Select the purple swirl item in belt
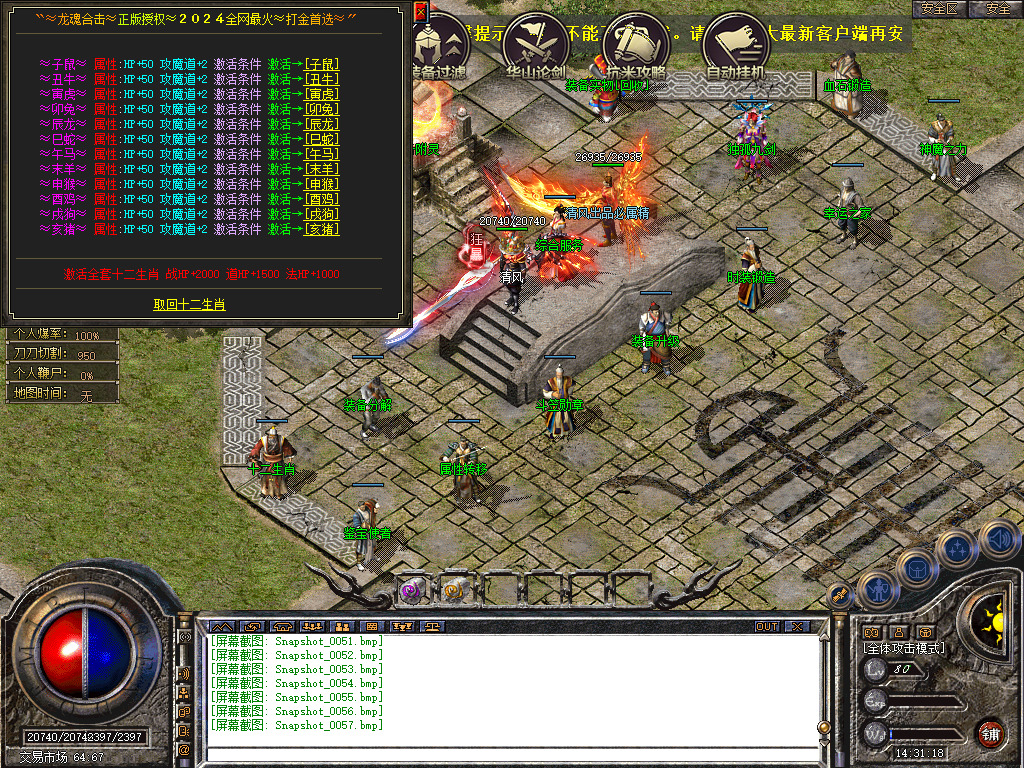The image size is (1024, 768). pos(411,591)
